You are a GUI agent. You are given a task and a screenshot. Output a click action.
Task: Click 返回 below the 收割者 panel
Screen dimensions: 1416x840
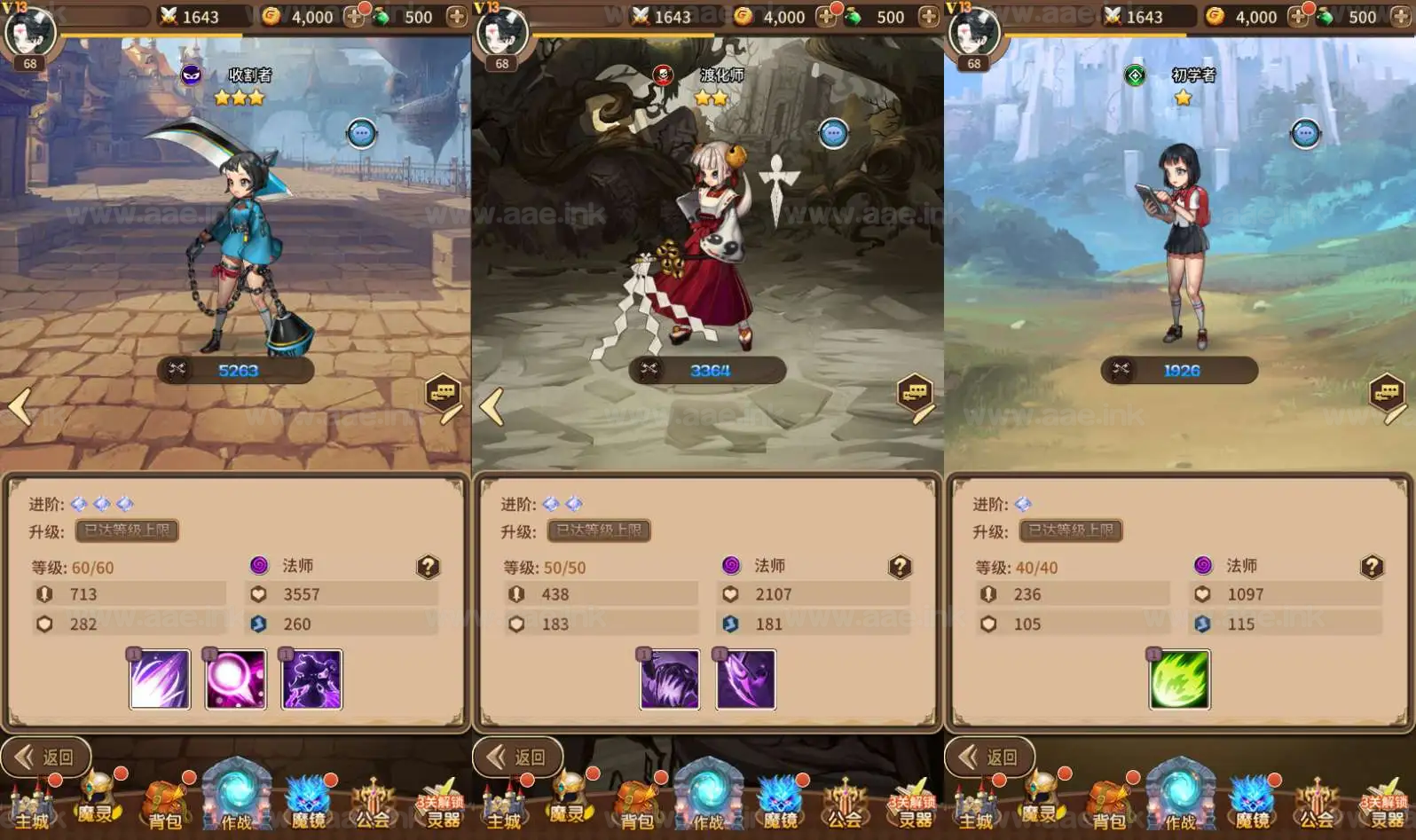[47, 757]
